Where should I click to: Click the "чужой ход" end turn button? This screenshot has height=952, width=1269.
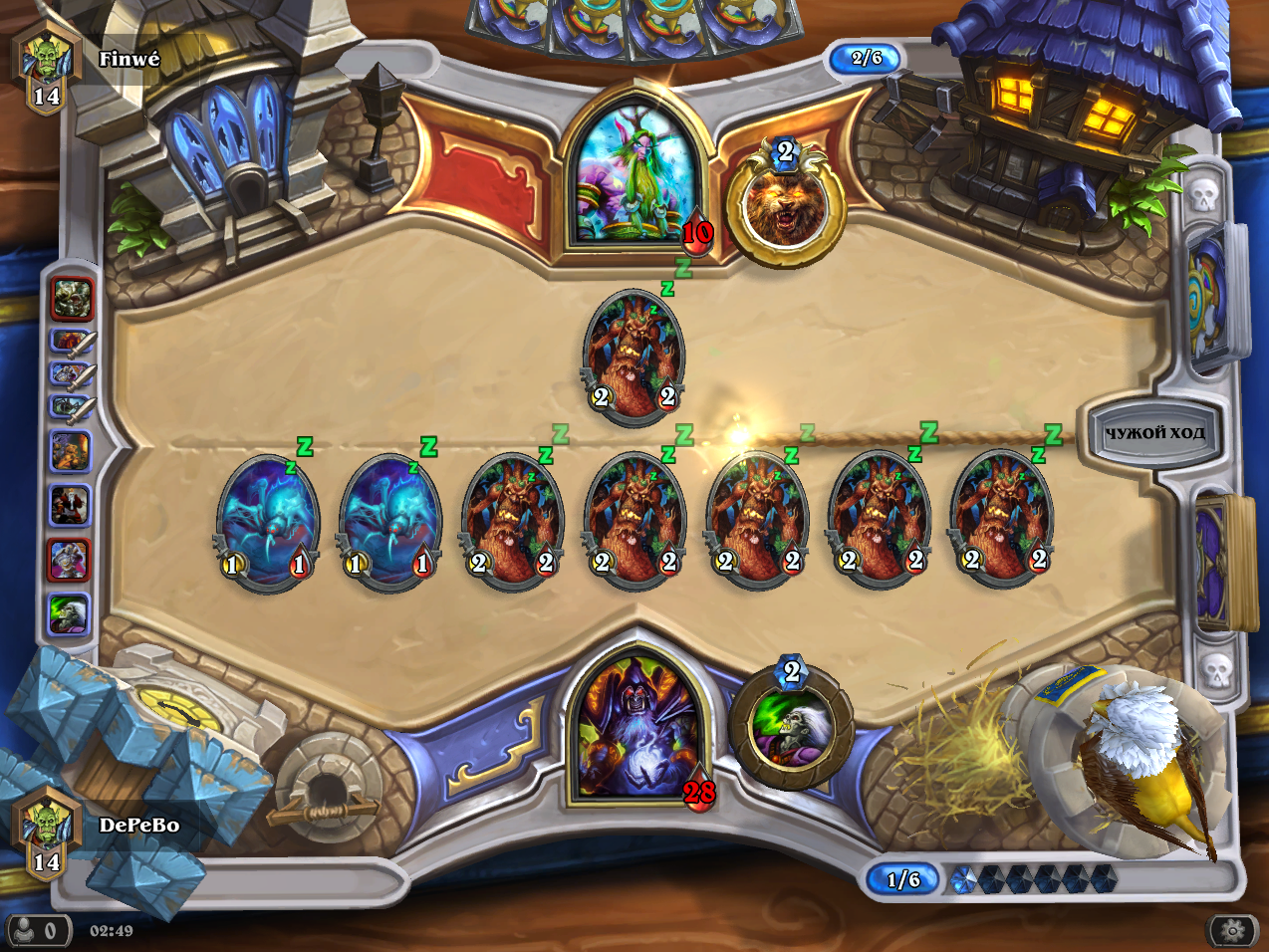(x=1153, y=433)
